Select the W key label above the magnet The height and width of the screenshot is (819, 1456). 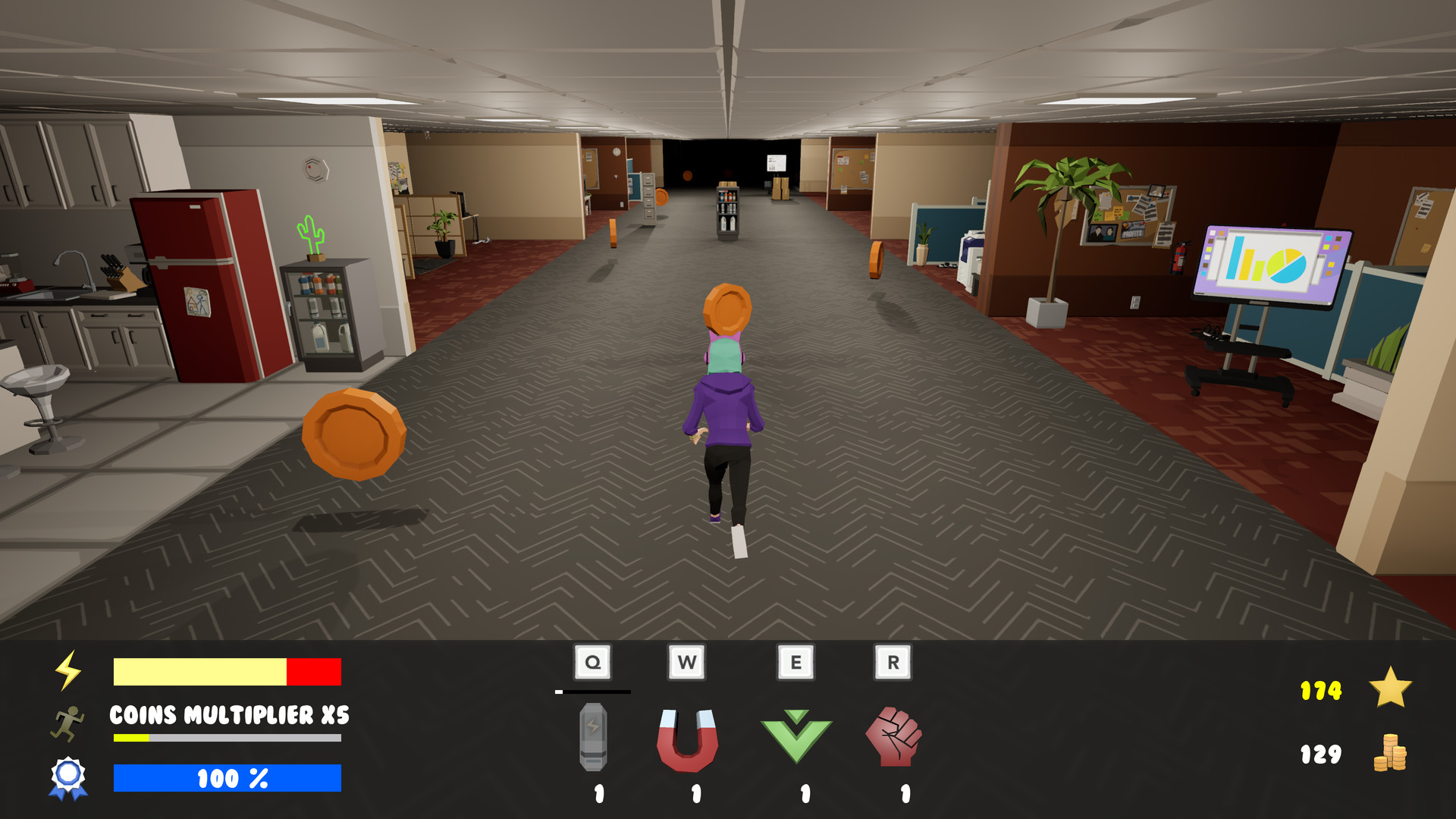(x=687, y=661)
